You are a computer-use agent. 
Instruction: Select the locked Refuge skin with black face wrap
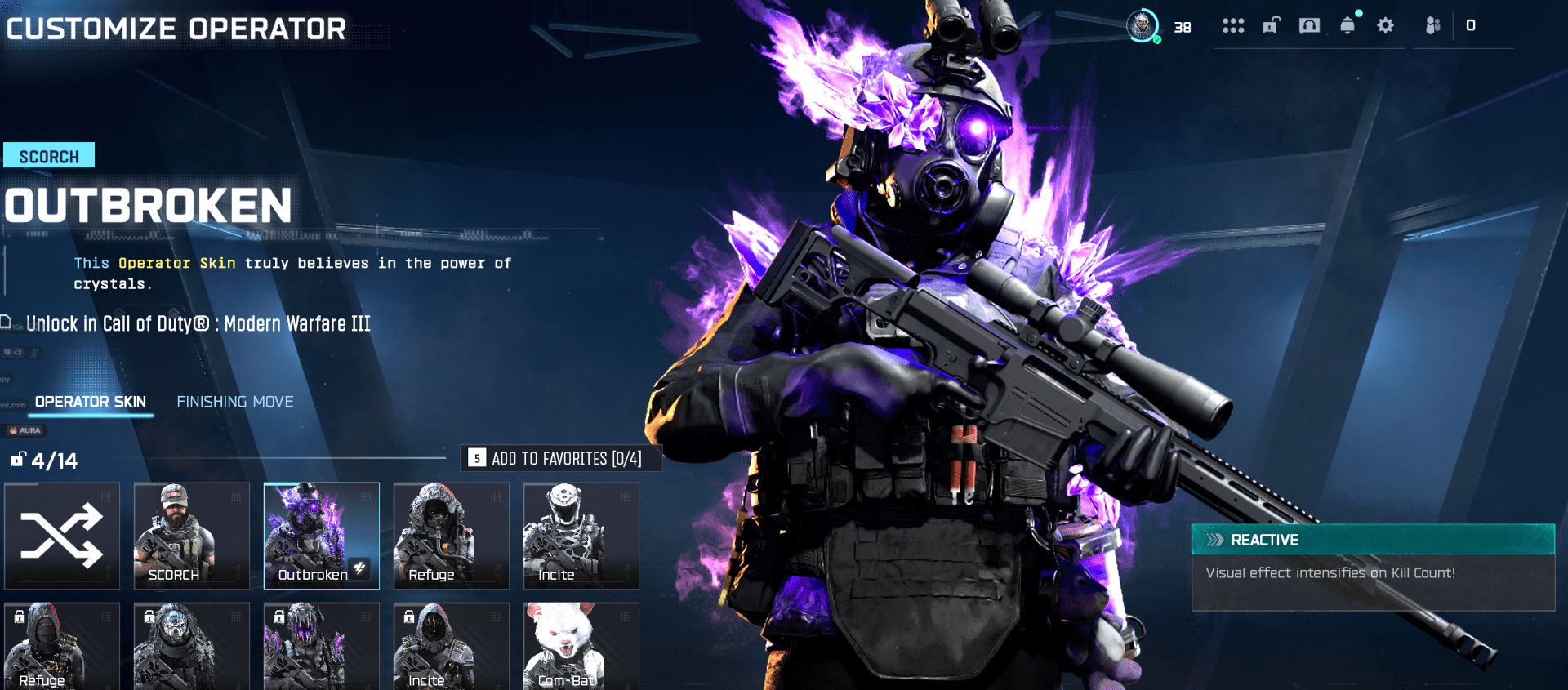click(x=62, y=647)
